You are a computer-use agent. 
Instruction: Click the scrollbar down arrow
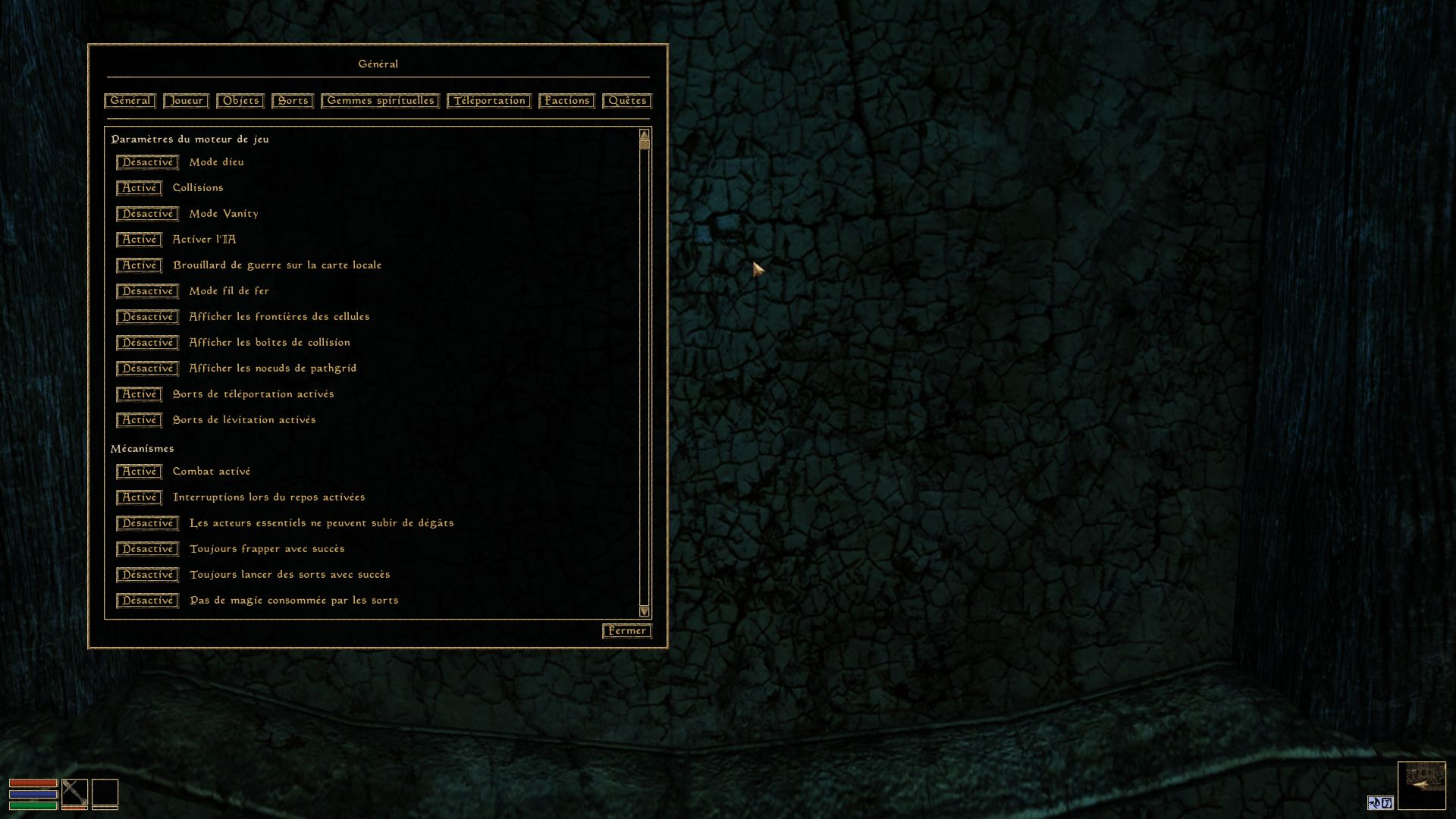point(645,611)
